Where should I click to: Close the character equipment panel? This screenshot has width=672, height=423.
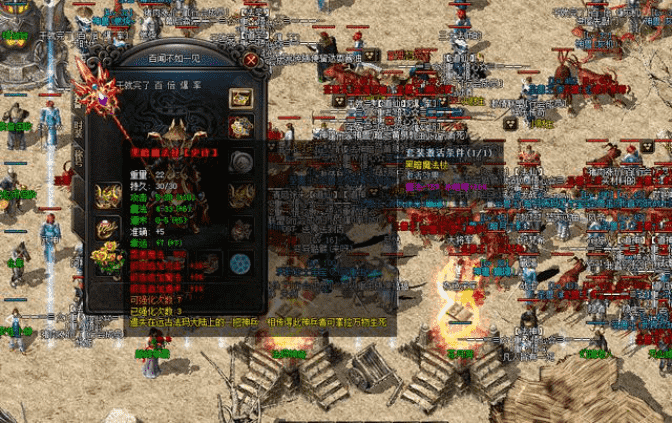[x=251, y=60]
